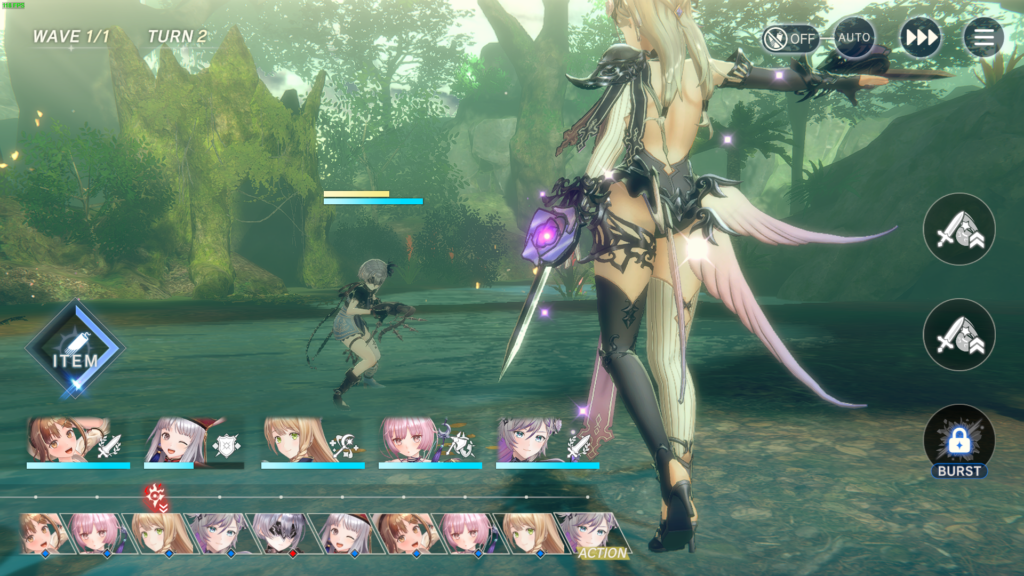Select the ACTION portrait in turn order
Screen dimensions: 1024x576
(x=594, y=533)
